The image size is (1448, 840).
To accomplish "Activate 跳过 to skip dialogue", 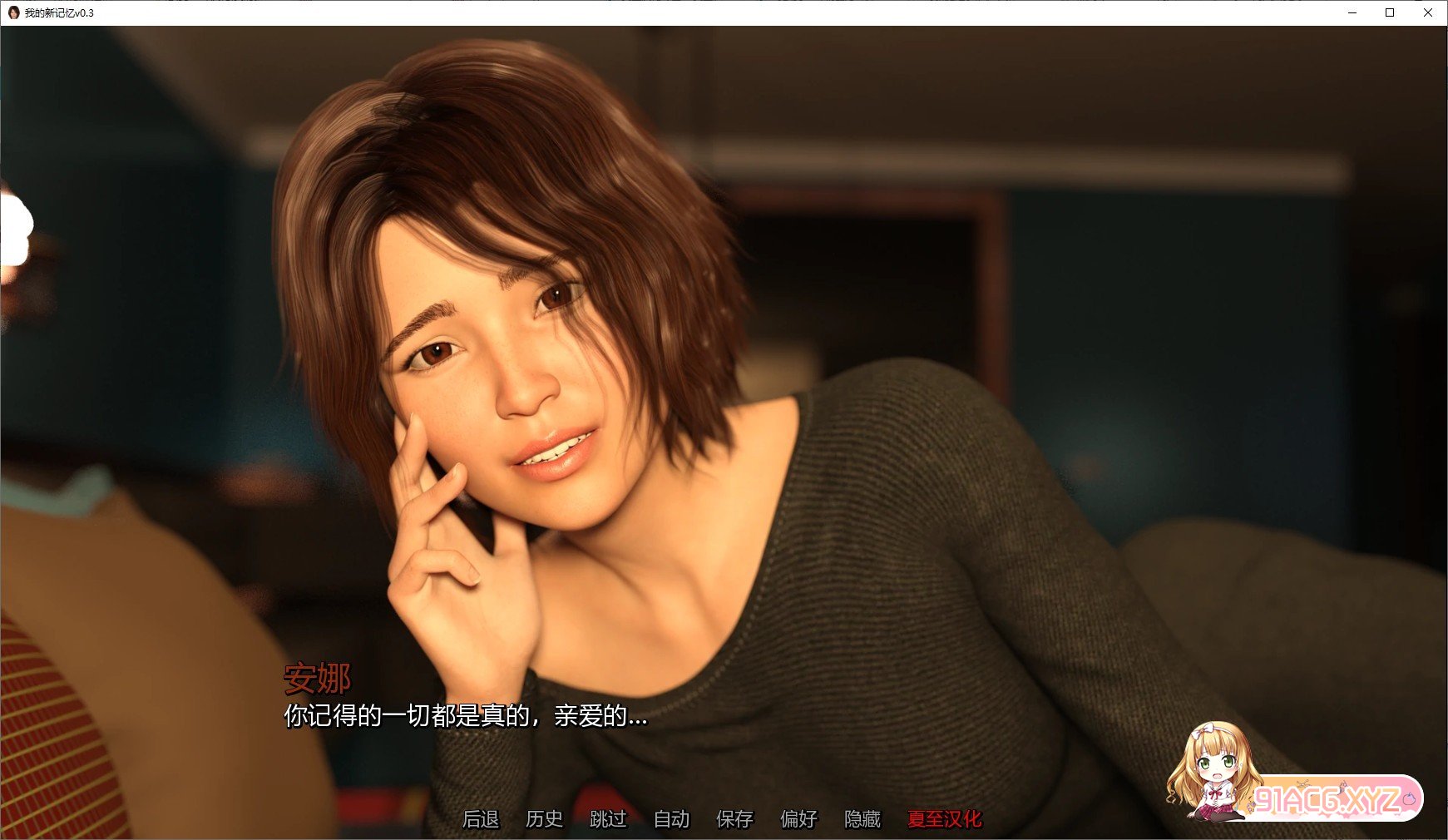I will tap(608, 819).
